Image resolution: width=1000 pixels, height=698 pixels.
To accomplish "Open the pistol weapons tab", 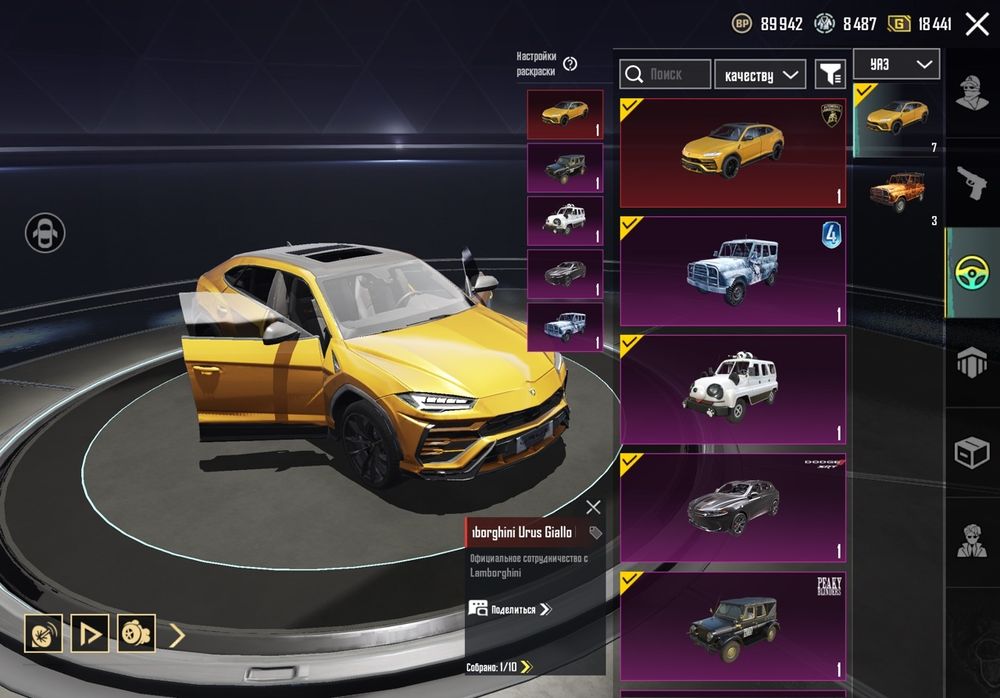I will tap(972, 182).
